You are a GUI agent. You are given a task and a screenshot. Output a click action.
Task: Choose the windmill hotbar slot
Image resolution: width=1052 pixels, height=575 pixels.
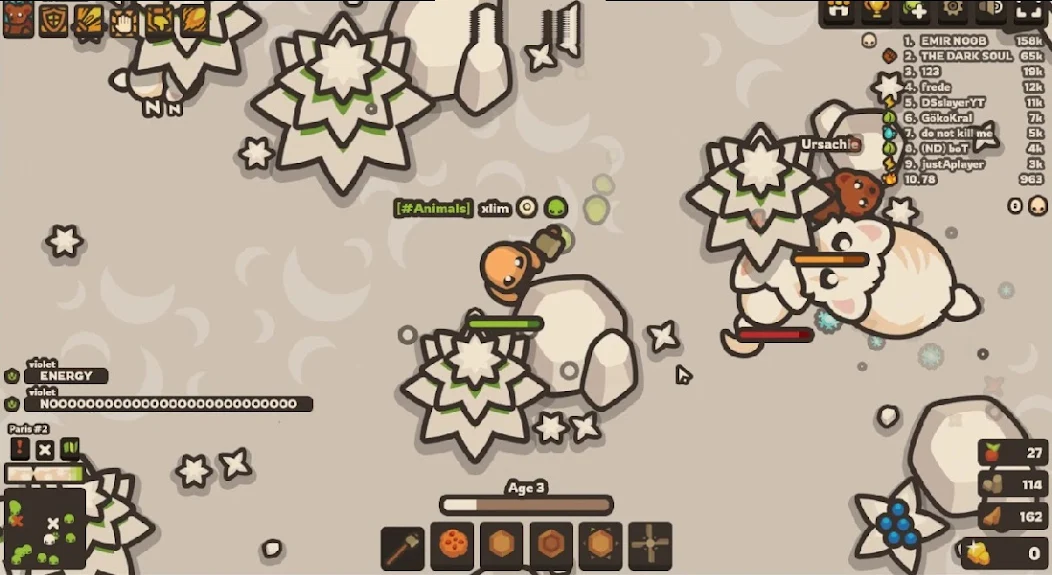pyautogui.click(x=650, y=545)
